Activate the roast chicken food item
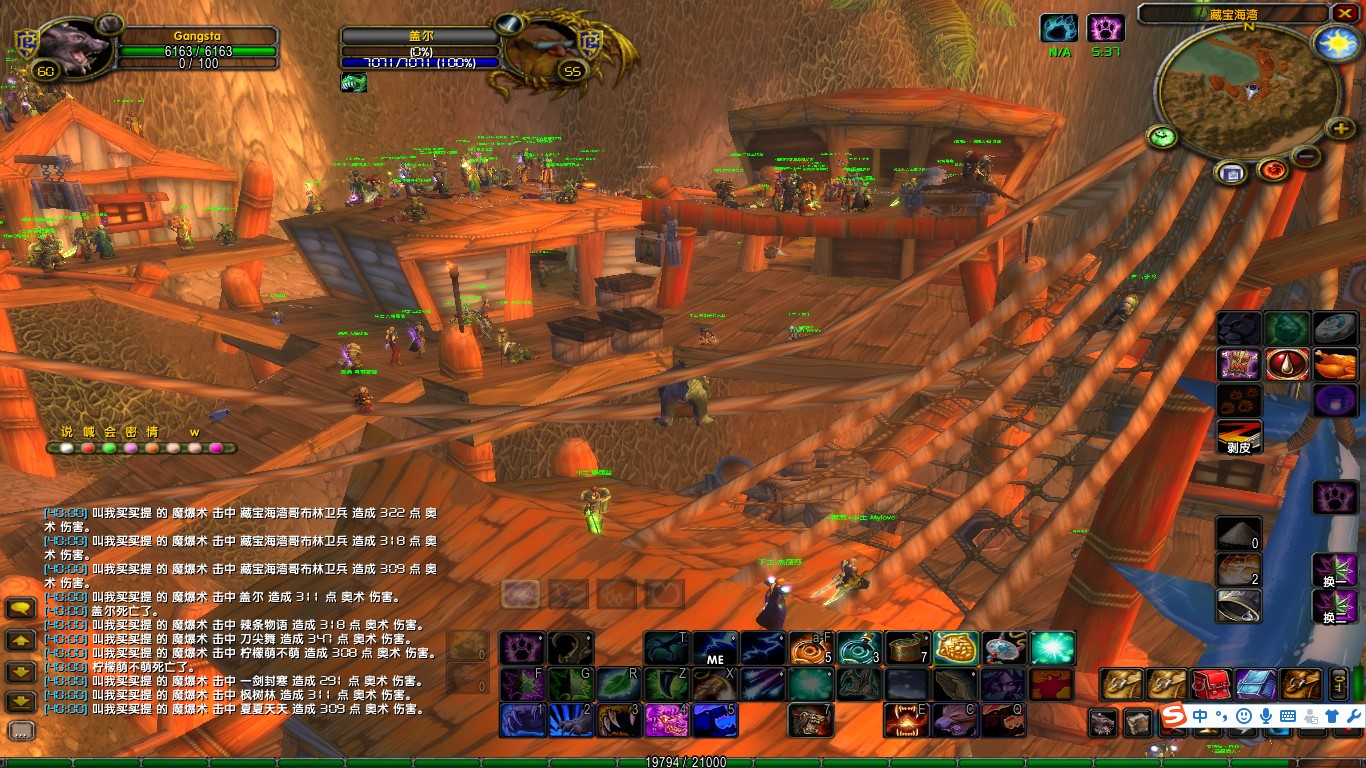1366x768 pixels. [x=1335, y=364]
